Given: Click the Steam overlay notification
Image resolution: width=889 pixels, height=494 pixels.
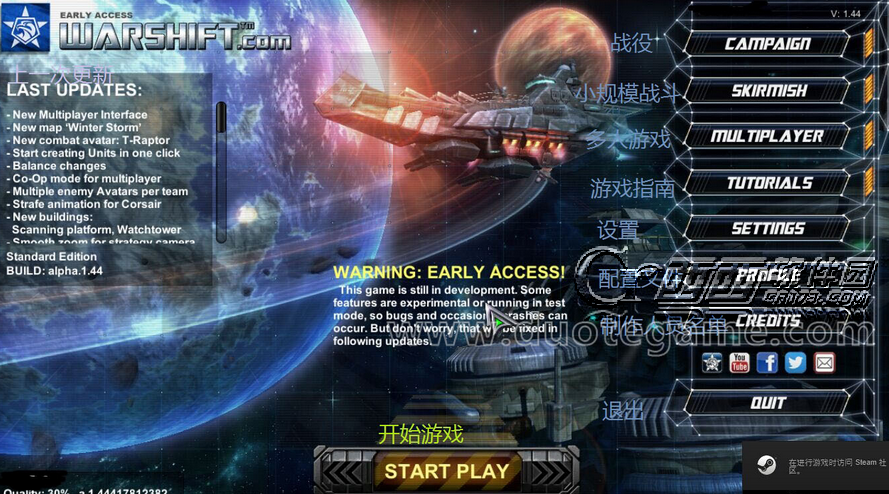Looking at the screenshot, I should click(815, 467).
